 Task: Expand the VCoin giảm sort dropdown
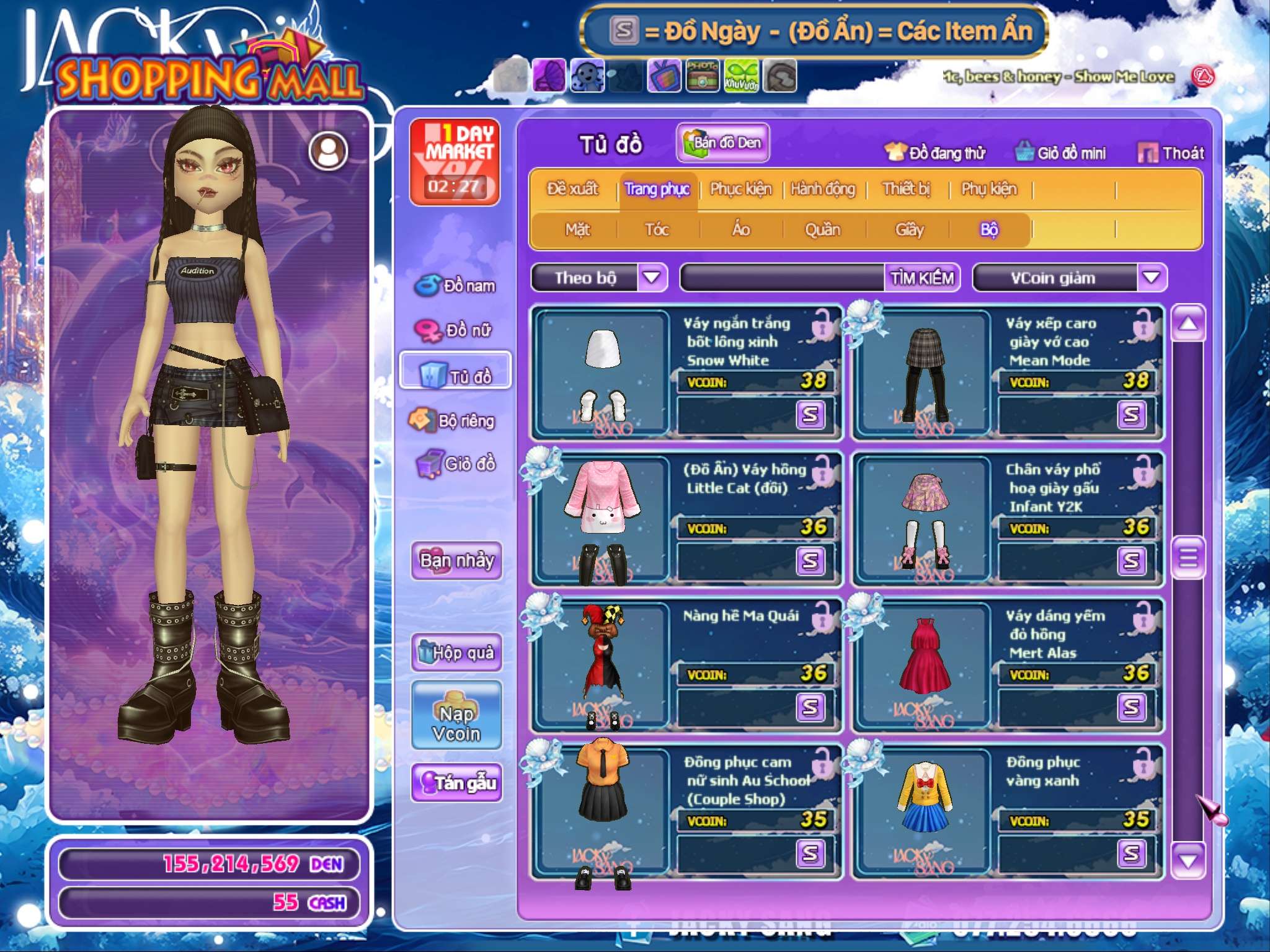(1151, 277)
